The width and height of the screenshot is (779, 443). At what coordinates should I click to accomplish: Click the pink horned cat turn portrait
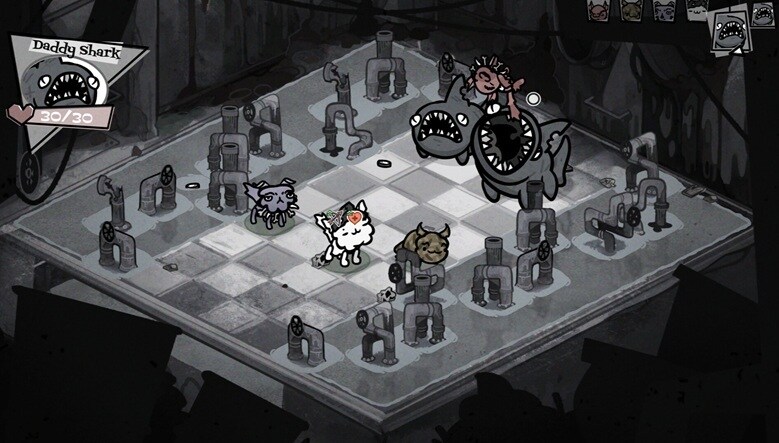598,11
